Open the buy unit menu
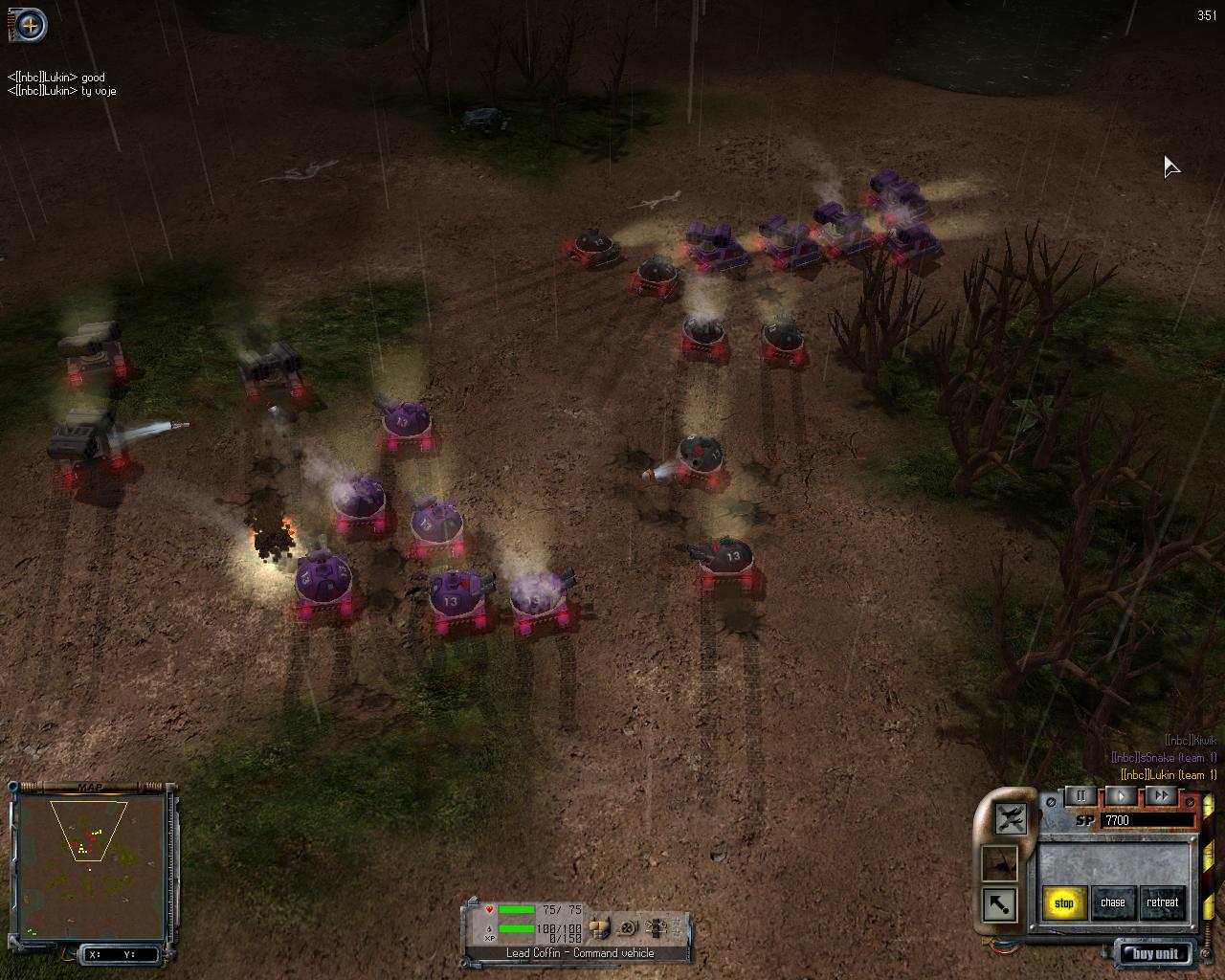The height and width of the screenshot is (980, 1225). pyautogui.click(x=1154, y=953)
